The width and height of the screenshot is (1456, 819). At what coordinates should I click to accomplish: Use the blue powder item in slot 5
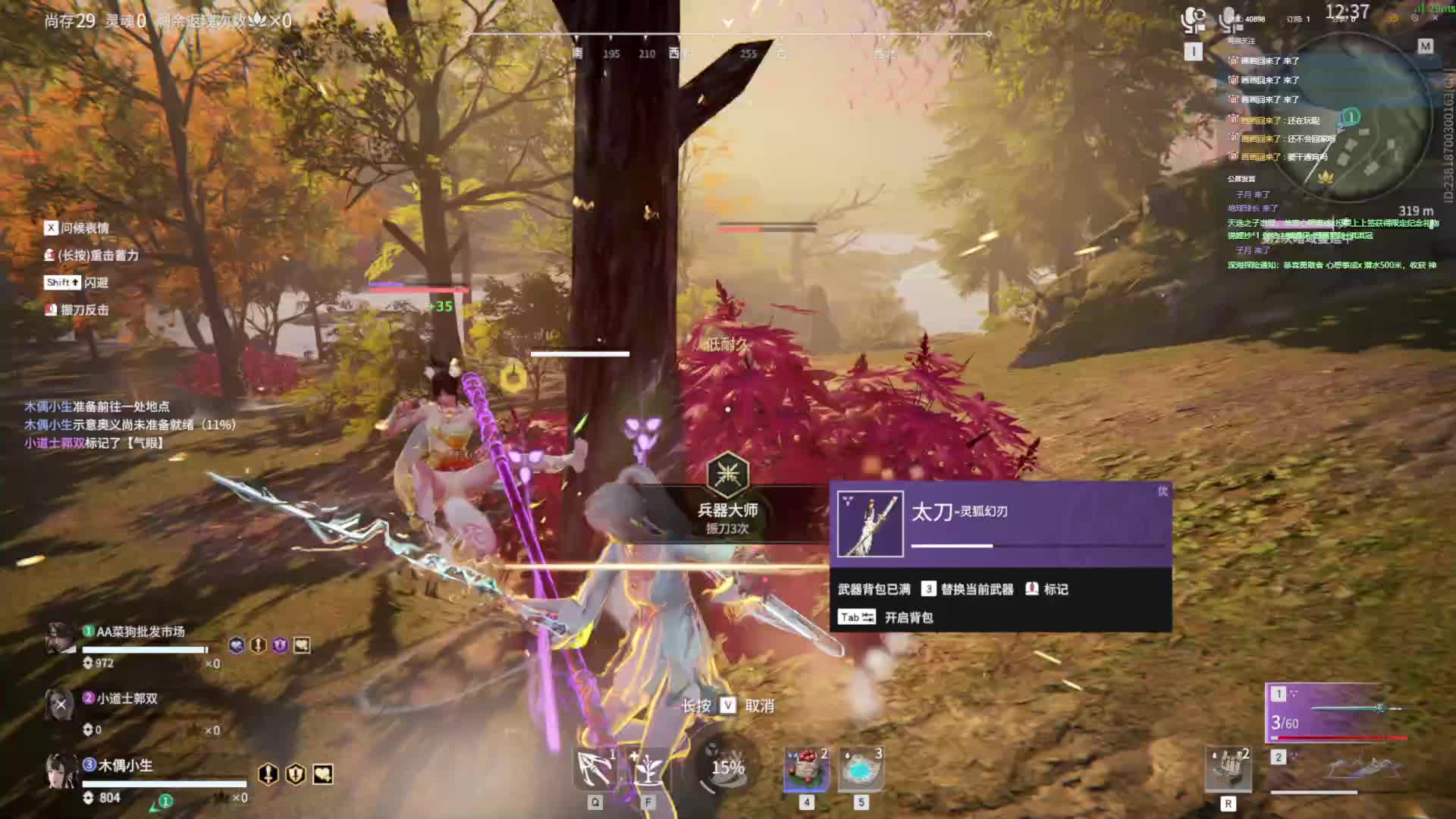[x=861, y=769]
